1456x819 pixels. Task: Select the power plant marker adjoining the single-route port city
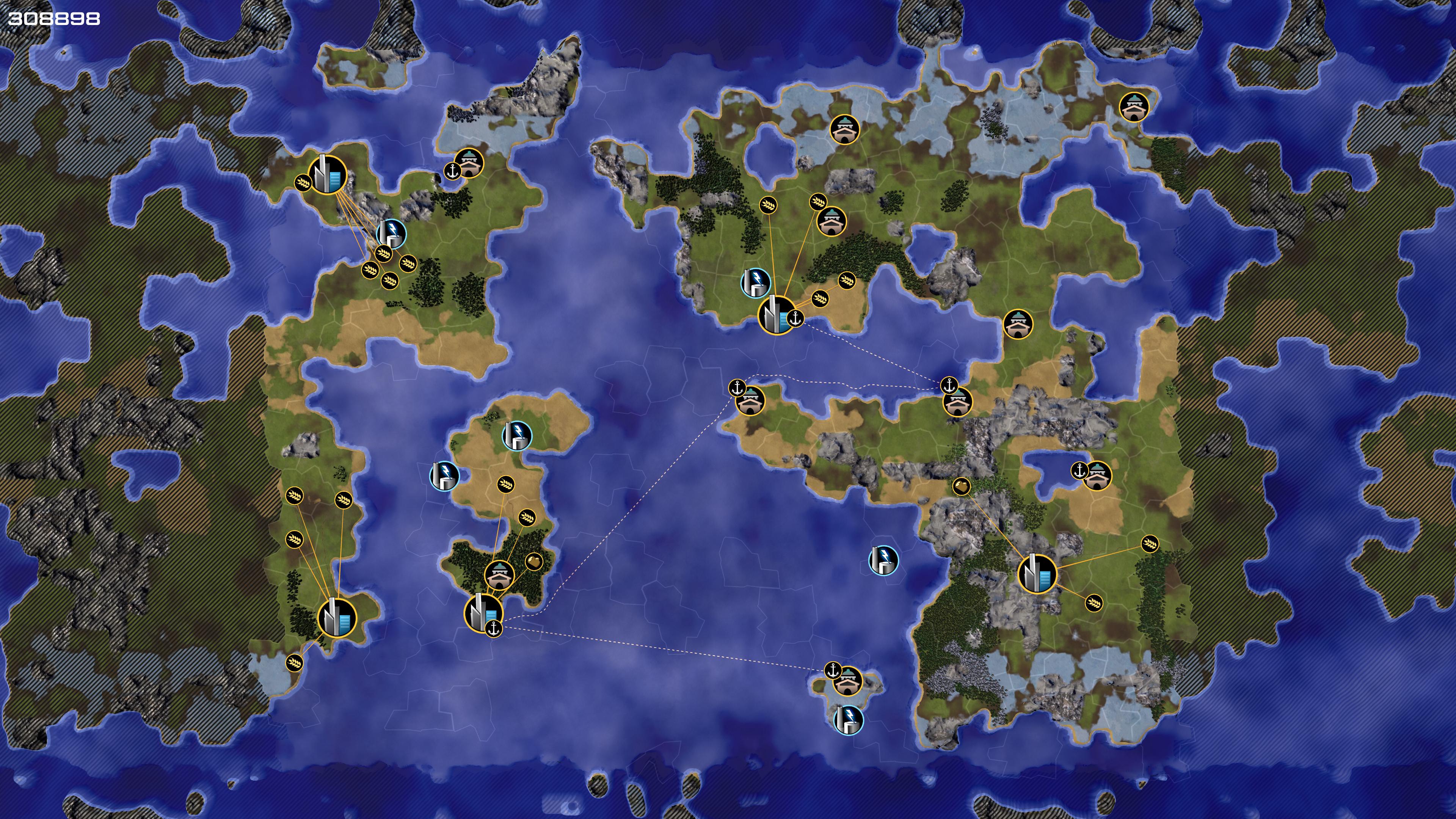pyautogui.click(x=755, y=282)
